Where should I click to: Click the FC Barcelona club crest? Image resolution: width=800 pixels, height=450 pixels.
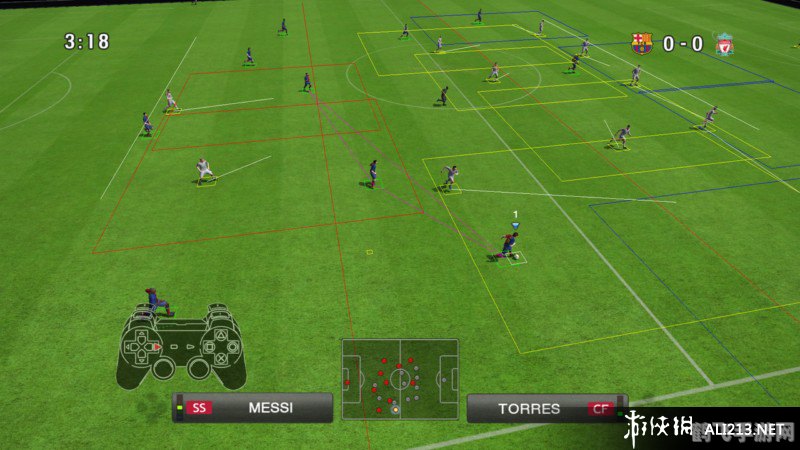[641, 44]
